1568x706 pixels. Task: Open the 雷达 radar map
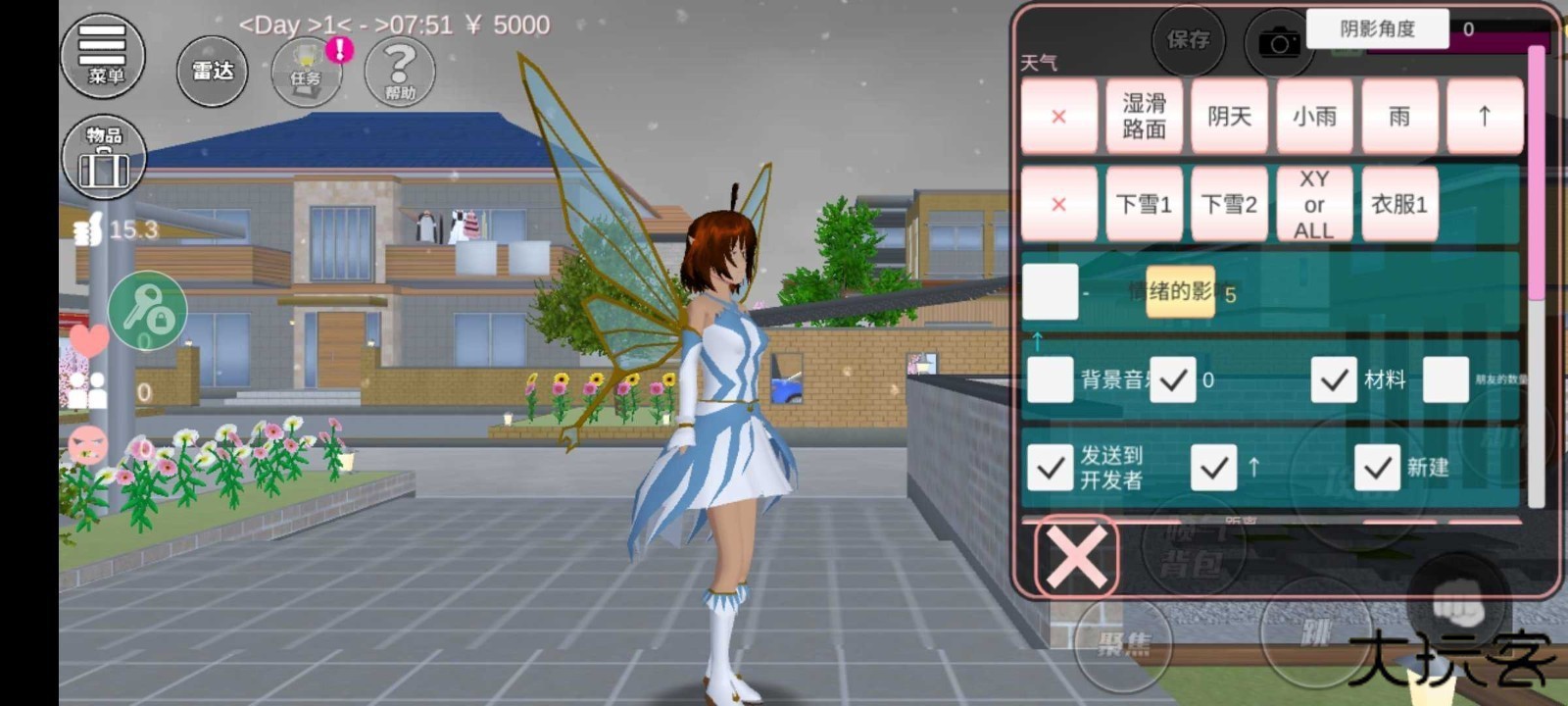click(x=212, y=70)
